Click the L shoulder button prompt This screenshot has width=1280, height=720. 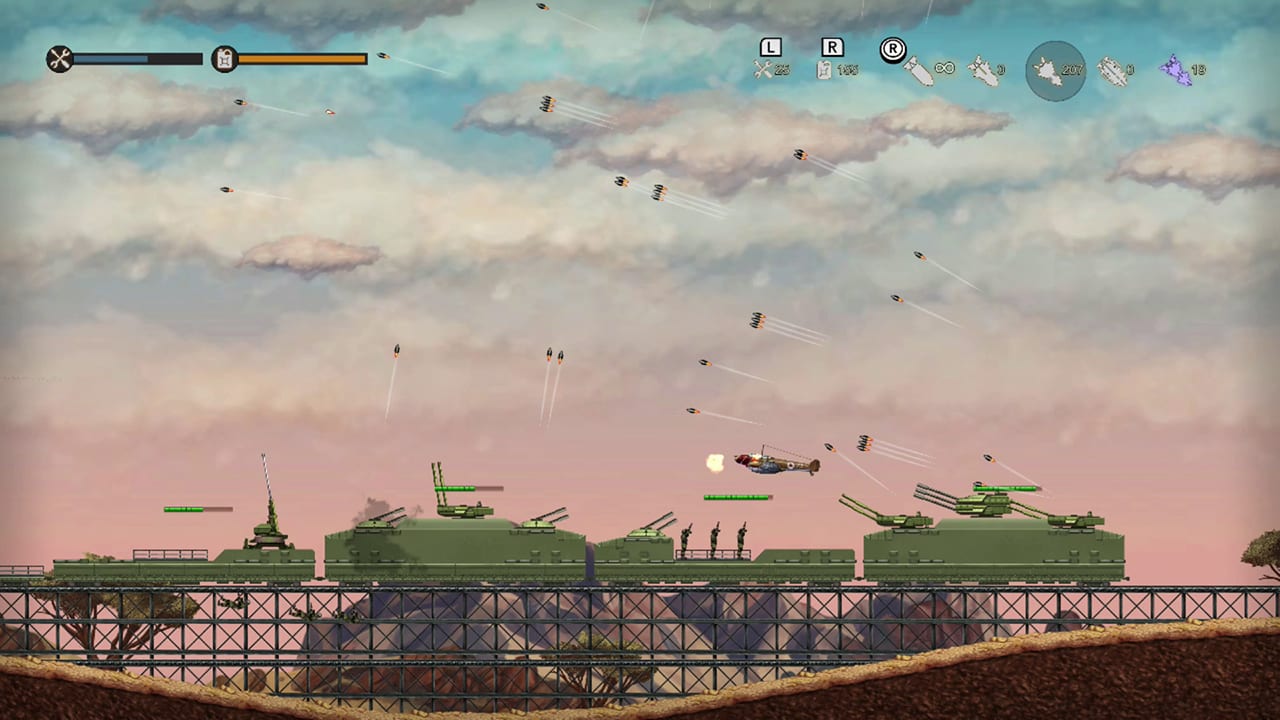770,47
